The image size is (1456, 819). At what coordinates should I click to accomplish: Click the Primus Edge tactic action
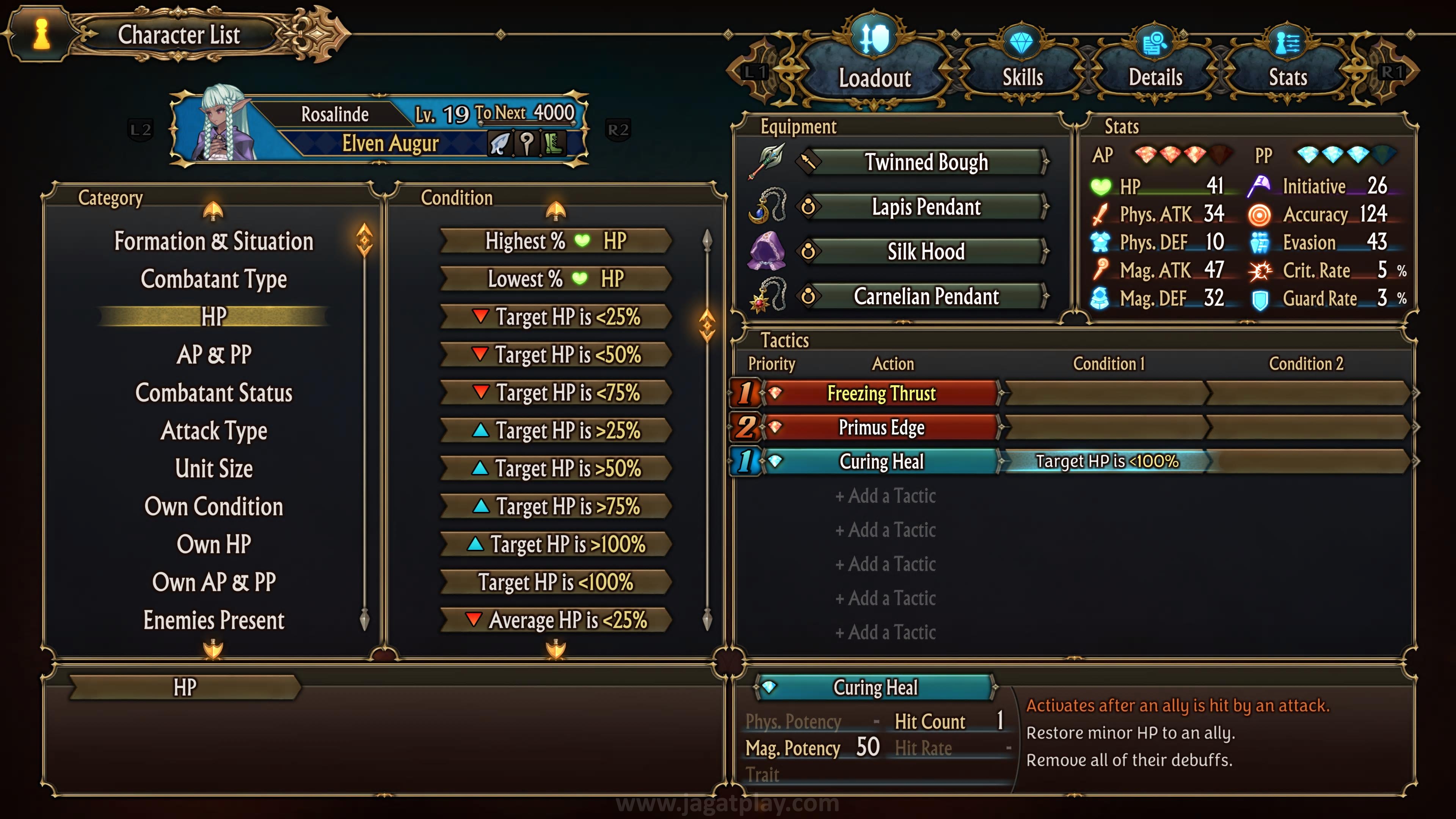(x=880, y=427)
